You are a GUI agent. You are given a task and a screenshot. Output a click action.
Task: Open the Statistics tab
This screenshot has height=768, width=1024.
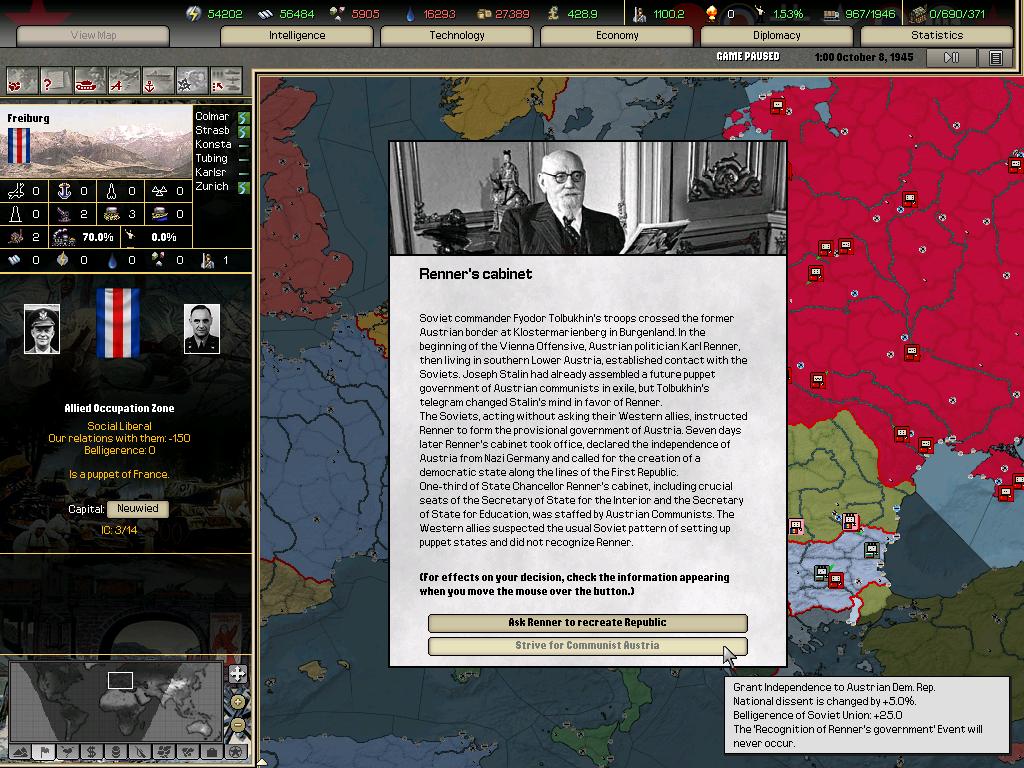pos(937,36)
